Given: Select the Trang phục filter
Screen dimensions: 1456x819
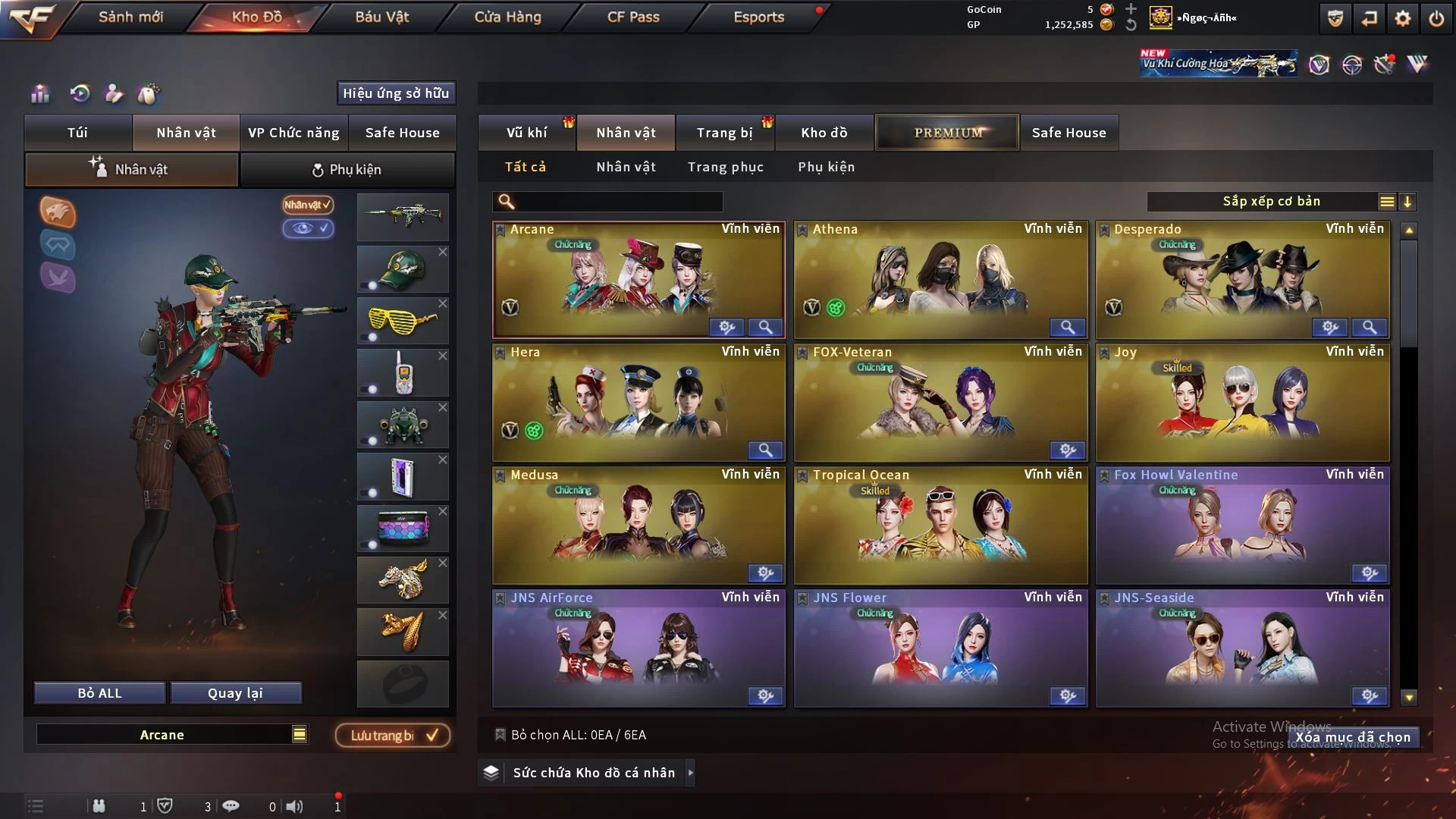Looking at the screenshot, I should pos(725,167).
